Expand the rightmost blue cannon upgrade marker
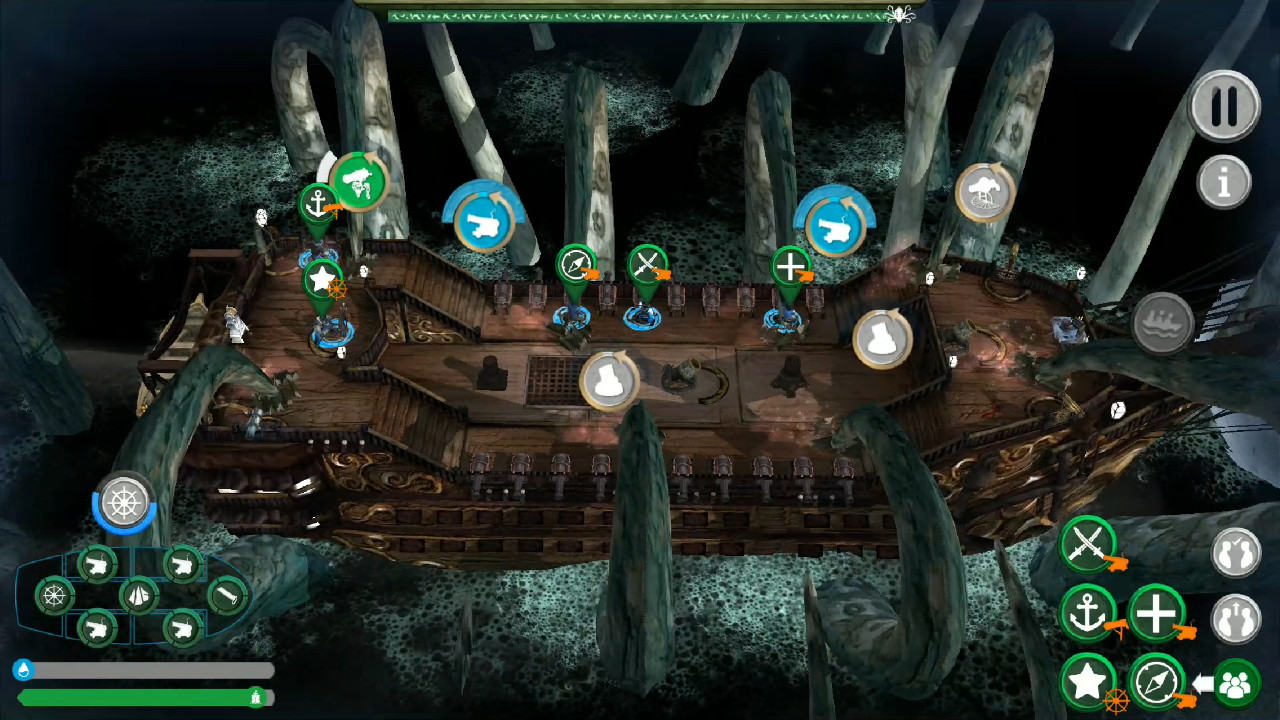Screen dimensions: 1280x720 click(835, 226)
